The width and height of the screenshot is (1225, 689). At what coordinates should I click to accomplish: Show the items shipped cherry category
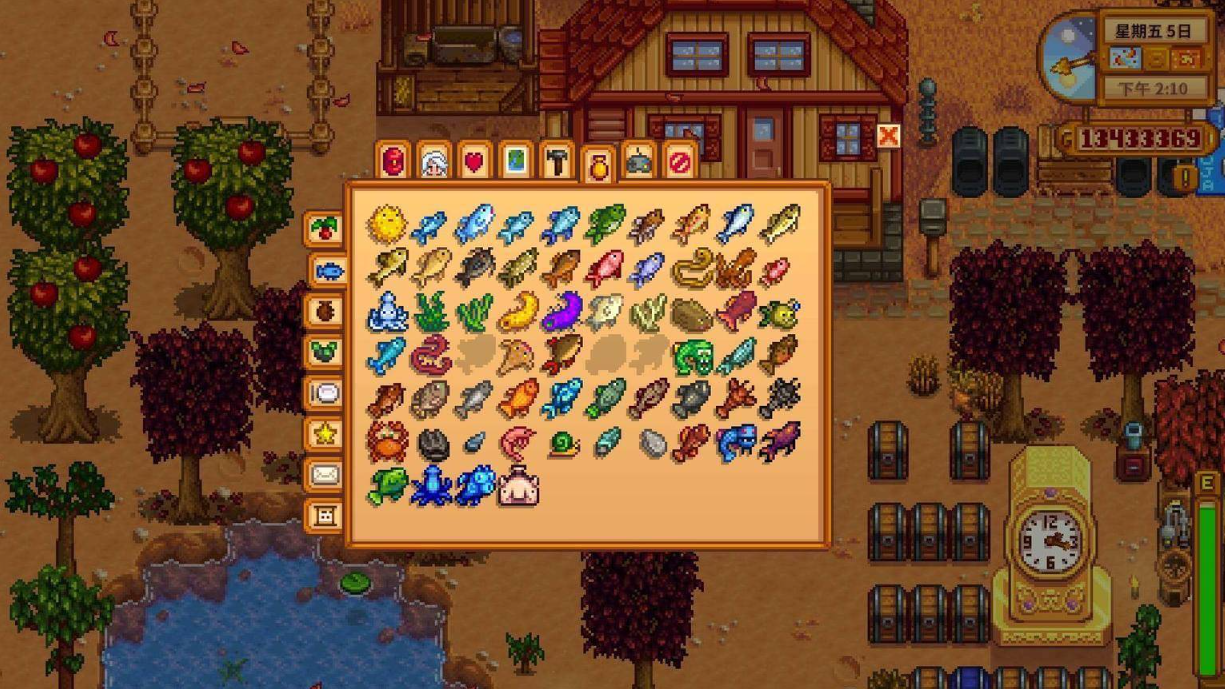tap(324, 228)
